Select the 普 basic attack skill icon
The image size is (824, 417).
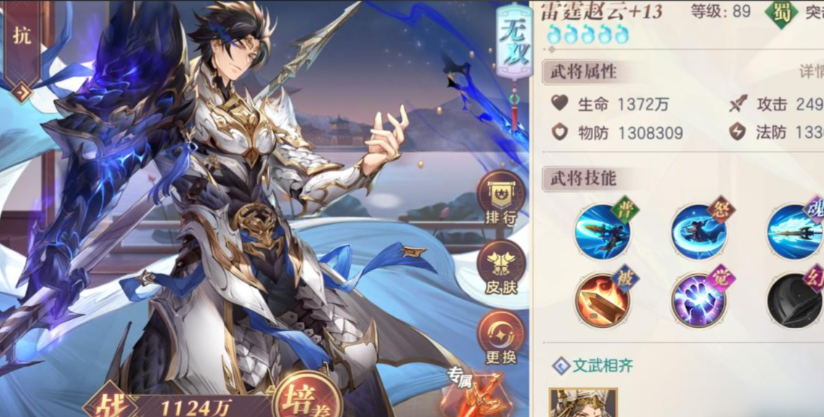pos(603,229)
